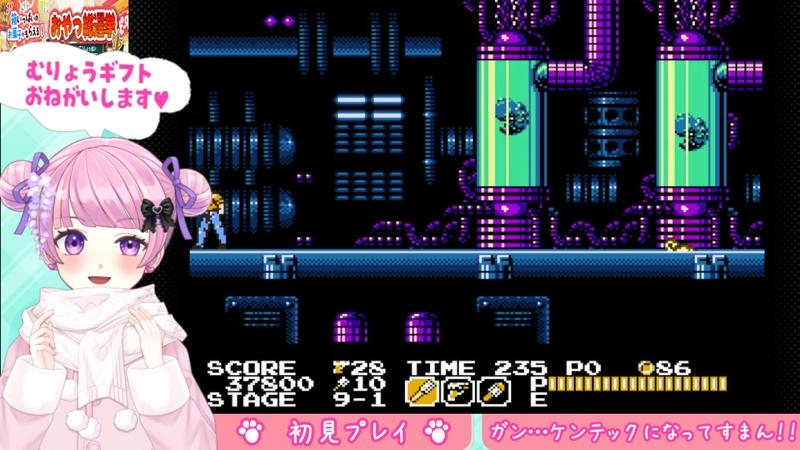
Task: Select the sword weapon icon
Action: (x=421, y=390)
